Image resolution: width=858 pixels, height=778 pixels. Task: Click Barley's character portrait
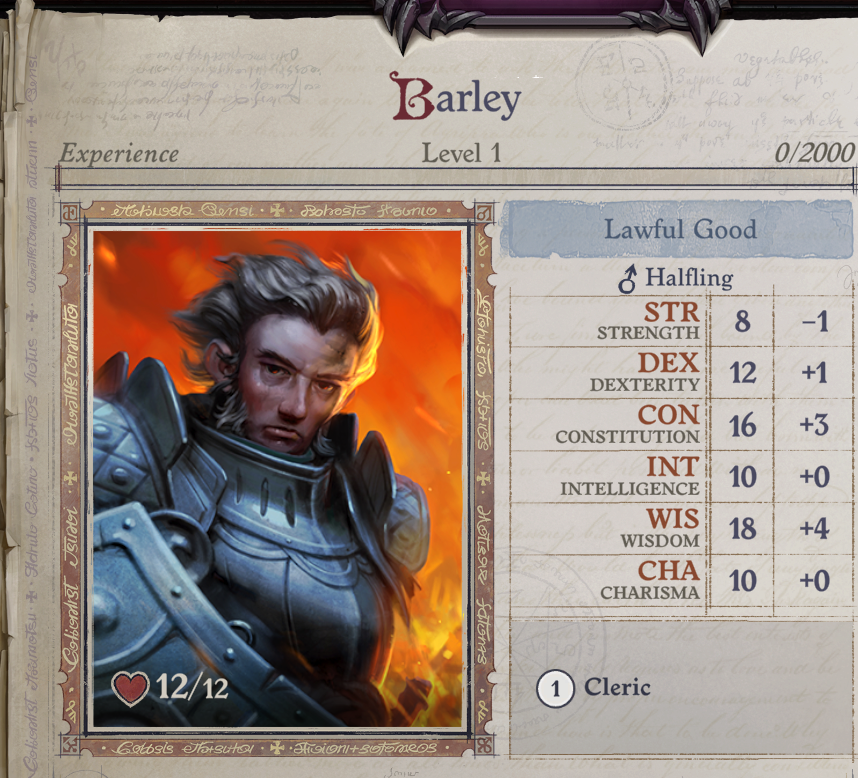click(277, 478)
